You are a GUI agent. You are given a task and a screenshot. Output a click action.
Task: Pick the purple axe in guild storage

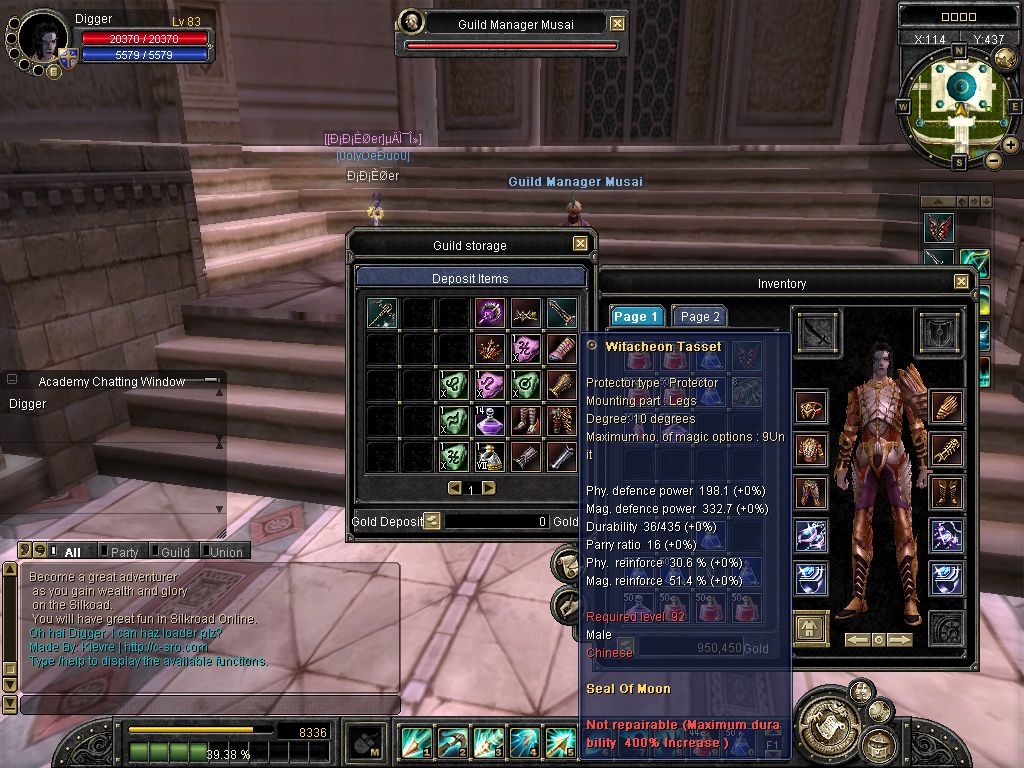[x=489, y=312]
